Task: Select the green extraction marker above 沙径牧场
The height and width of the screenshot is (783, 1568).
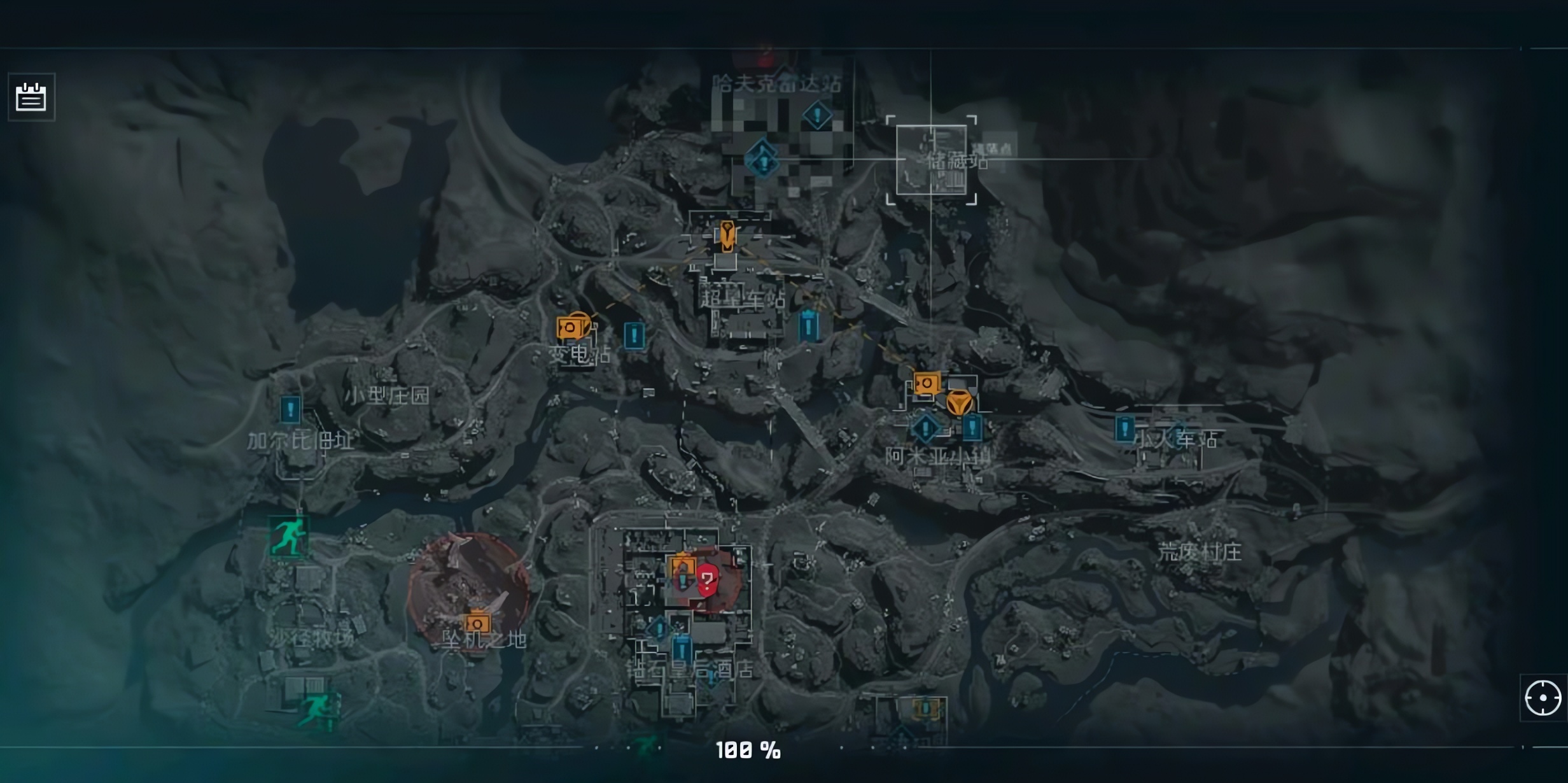Action: click(x=290, y=536)
